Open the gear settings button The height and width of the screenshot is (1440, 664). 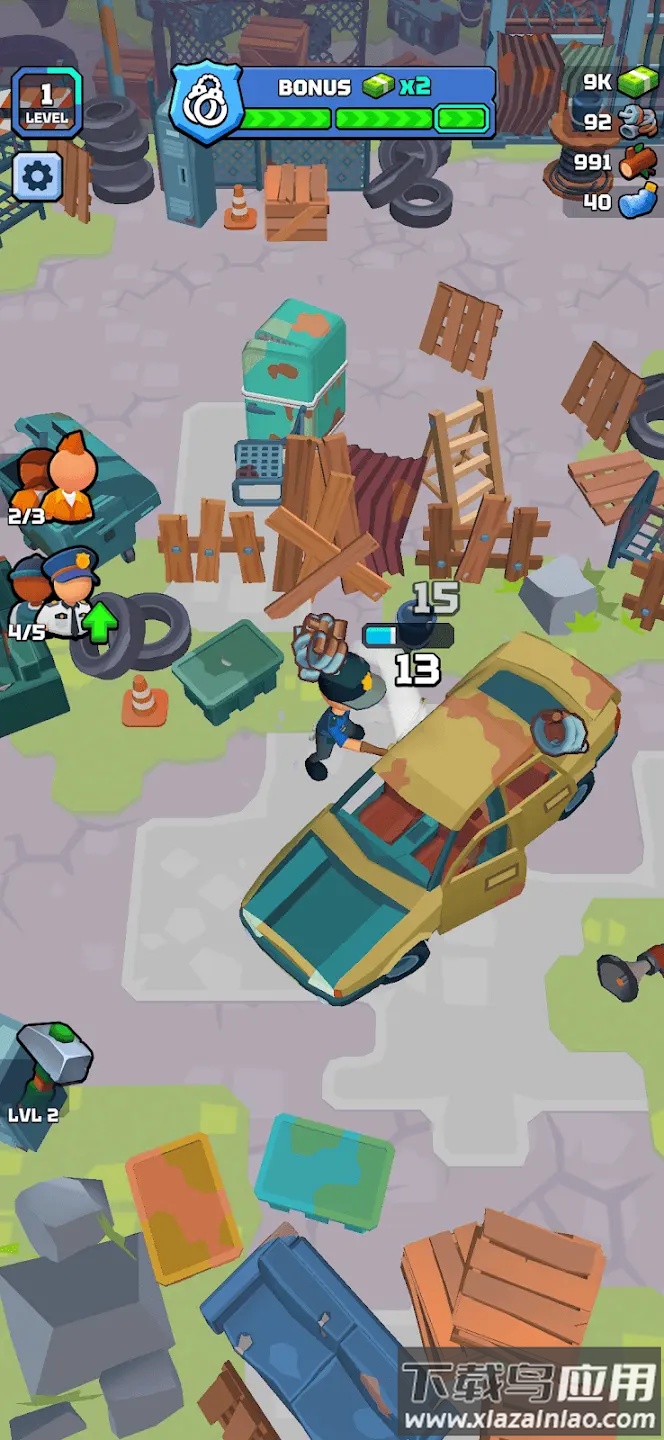point(38,178)
